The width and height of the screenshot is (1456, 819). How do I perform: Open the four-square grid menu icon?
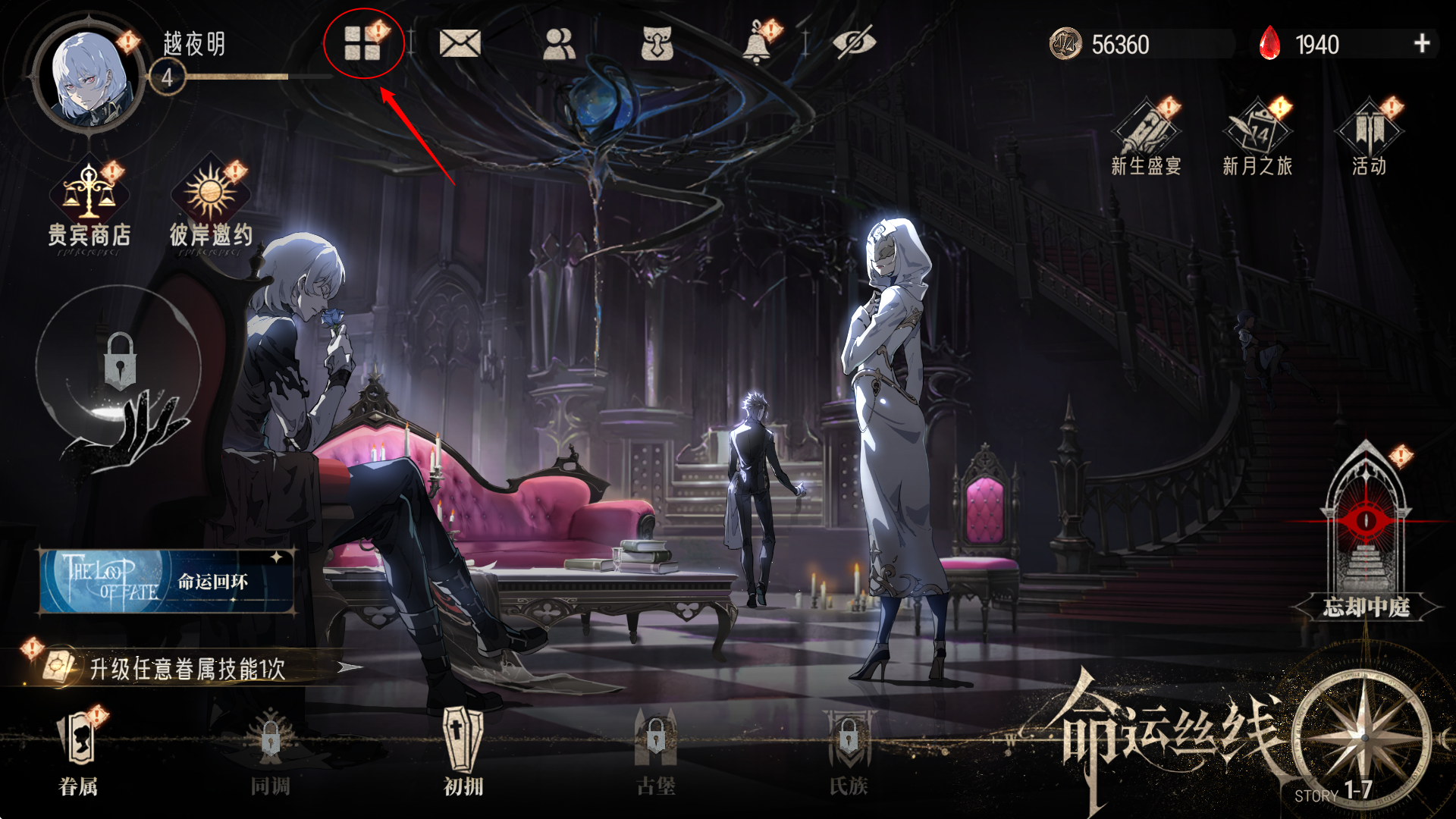pos(362,43)
